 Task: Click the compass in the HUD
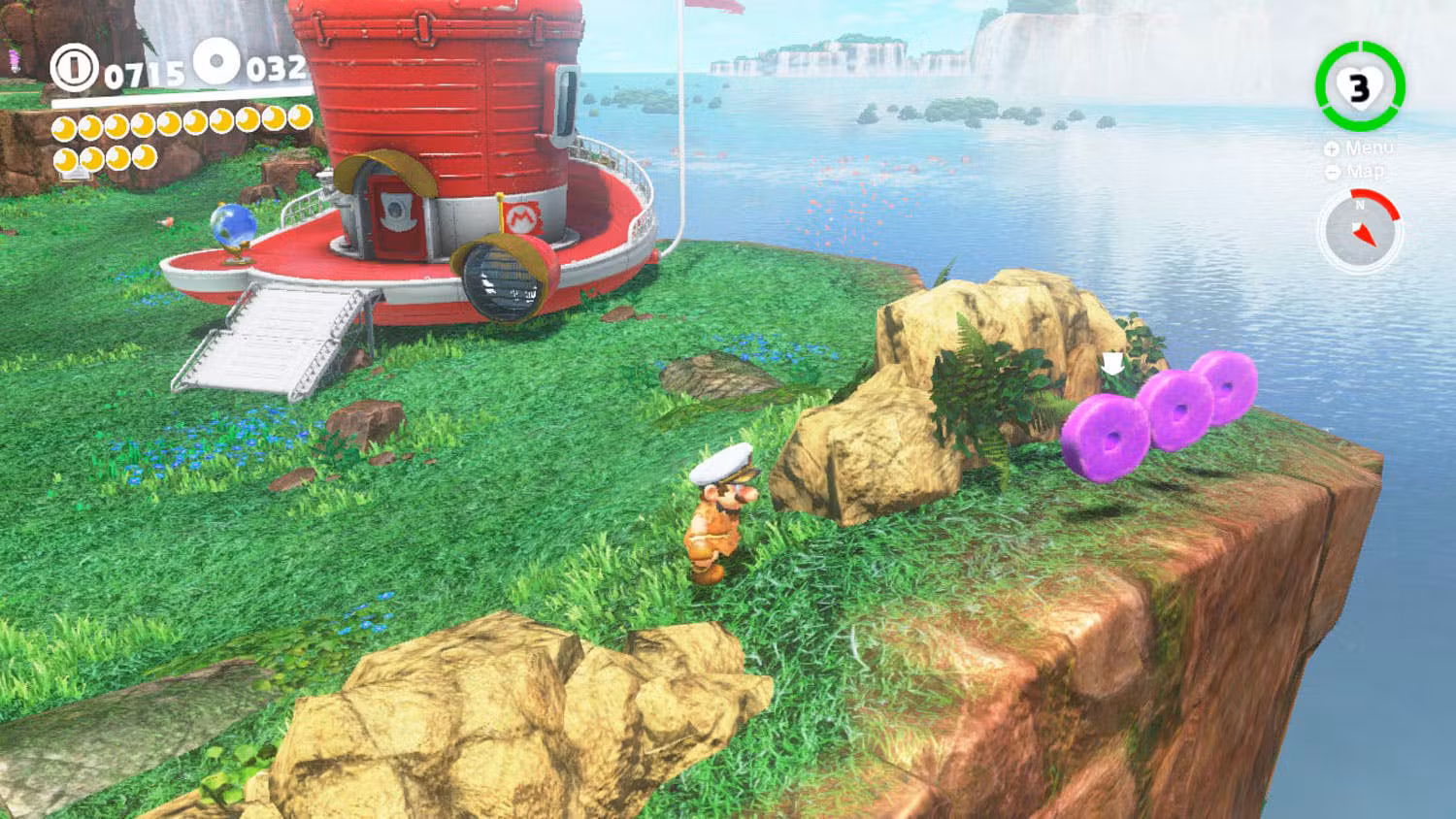click(x=1360, y=230)
